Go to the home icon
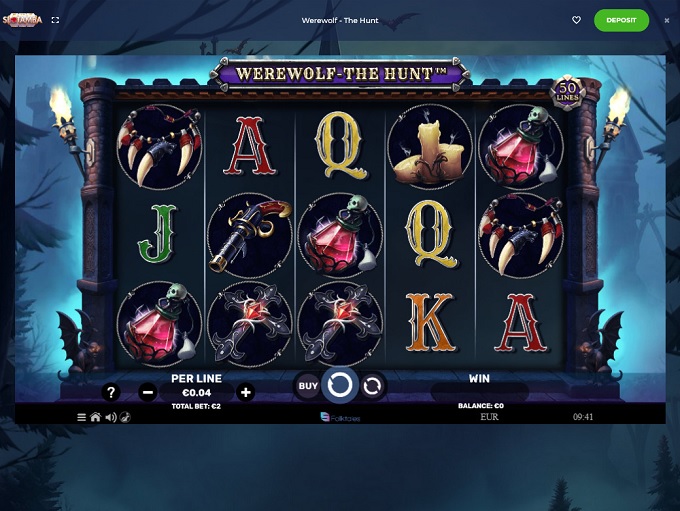 point(96,417)
